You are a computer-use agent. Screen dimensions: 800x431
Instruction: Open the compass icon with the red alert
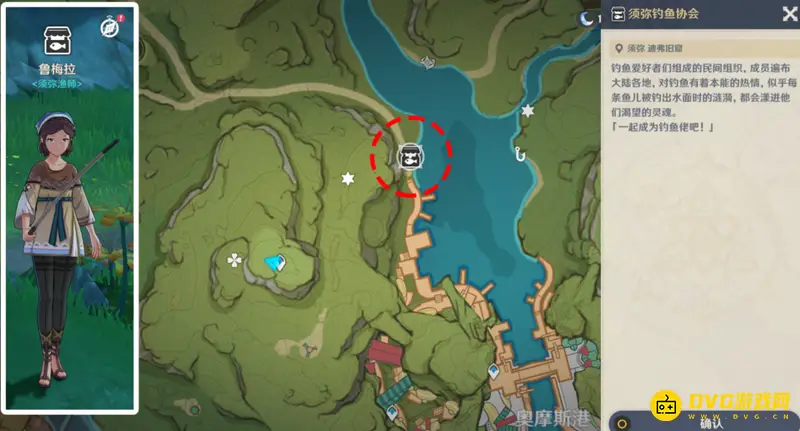110,28
